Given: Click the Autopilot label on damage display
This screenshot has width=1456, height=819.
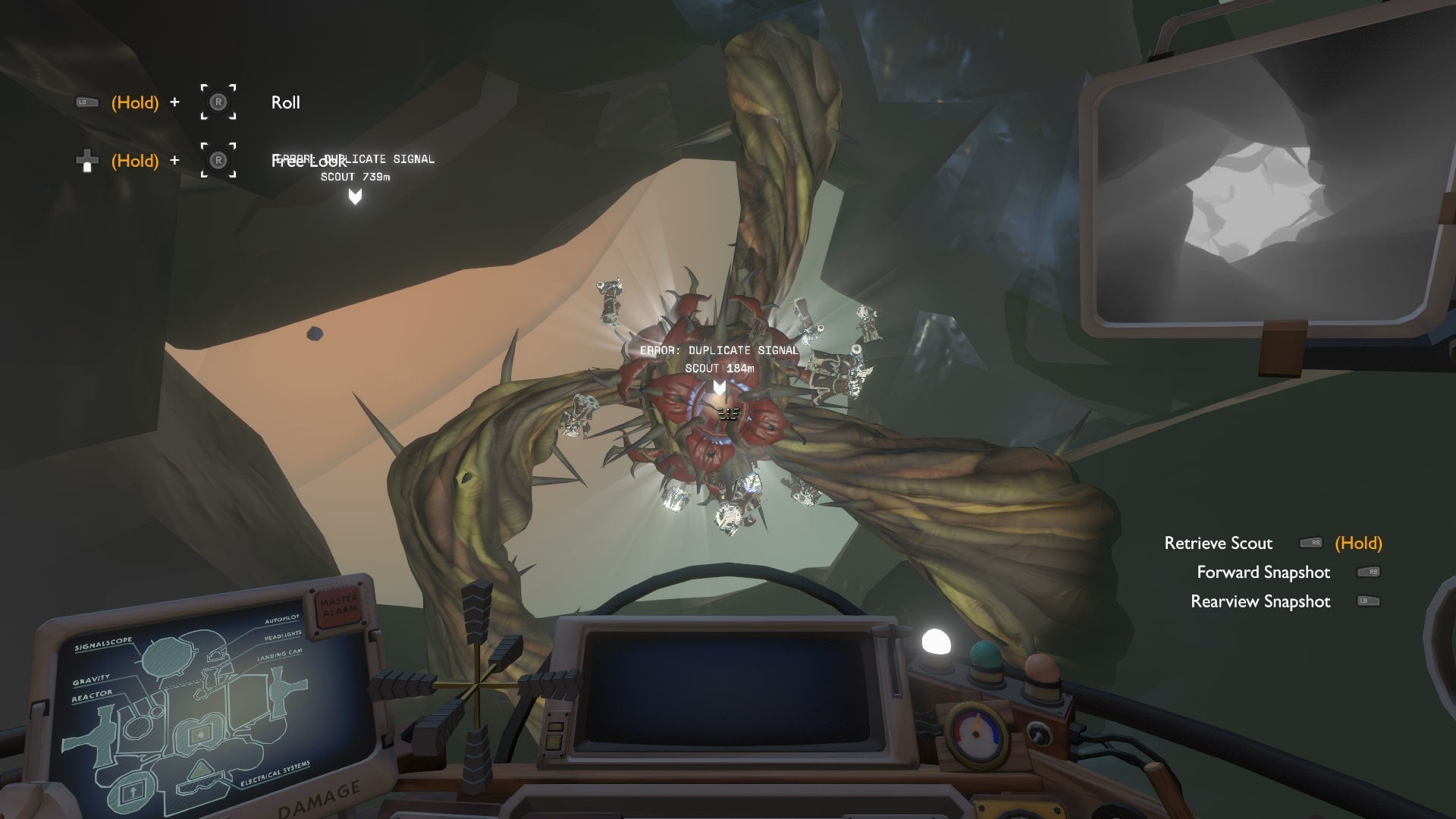Looking at the screenshot, I should tap(282, 620).
